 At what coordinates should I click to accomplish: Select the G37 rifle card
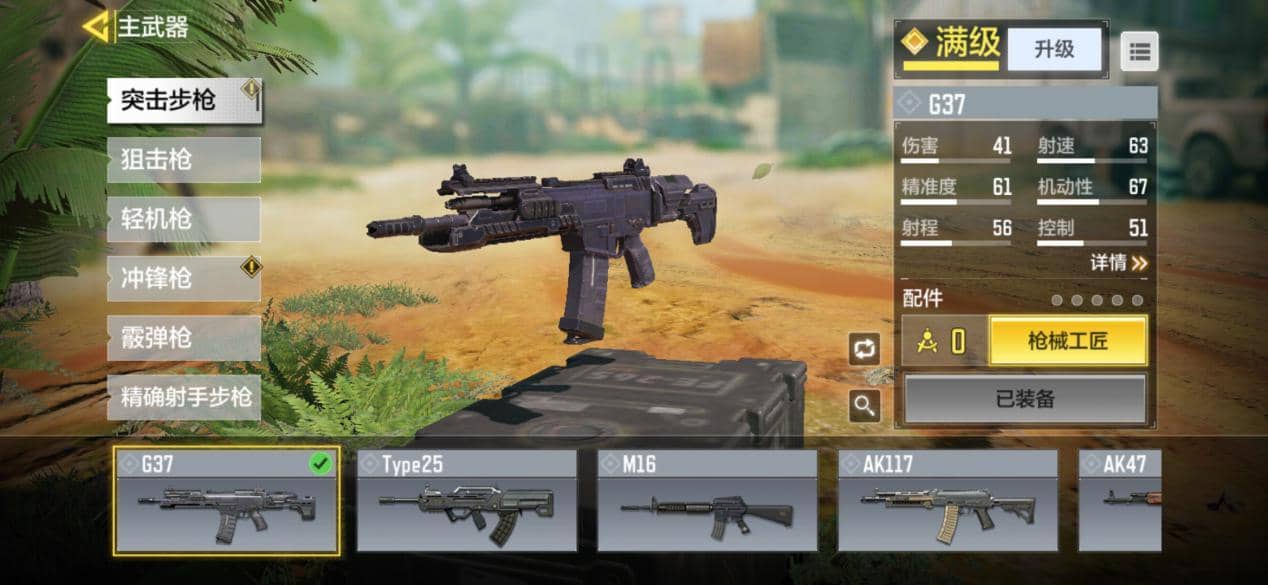[x=226, y=501]
